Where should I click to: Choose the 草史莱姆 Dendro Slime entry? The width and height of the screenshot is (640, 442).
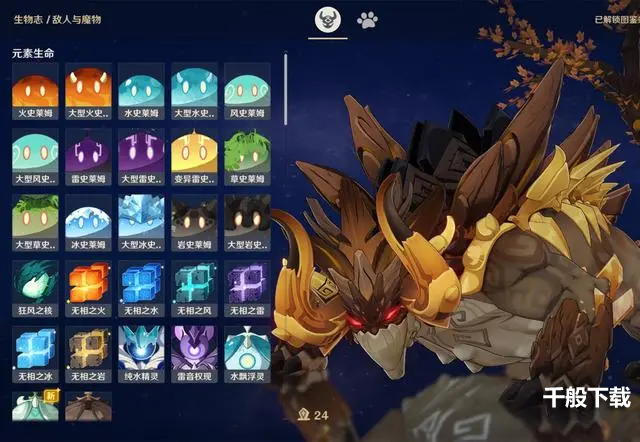[247, 154]
